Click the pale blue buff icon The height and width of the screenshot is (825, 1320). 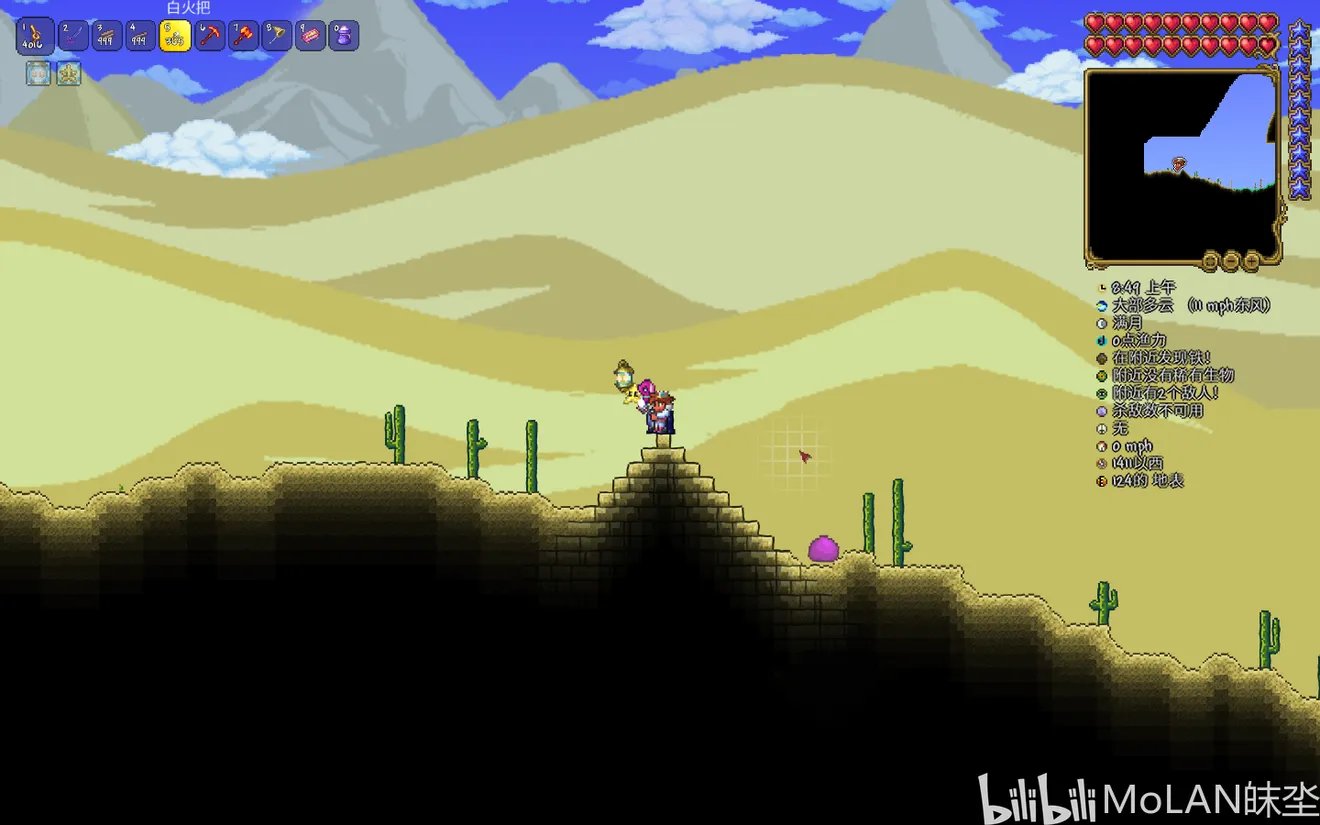click(39, 73)
